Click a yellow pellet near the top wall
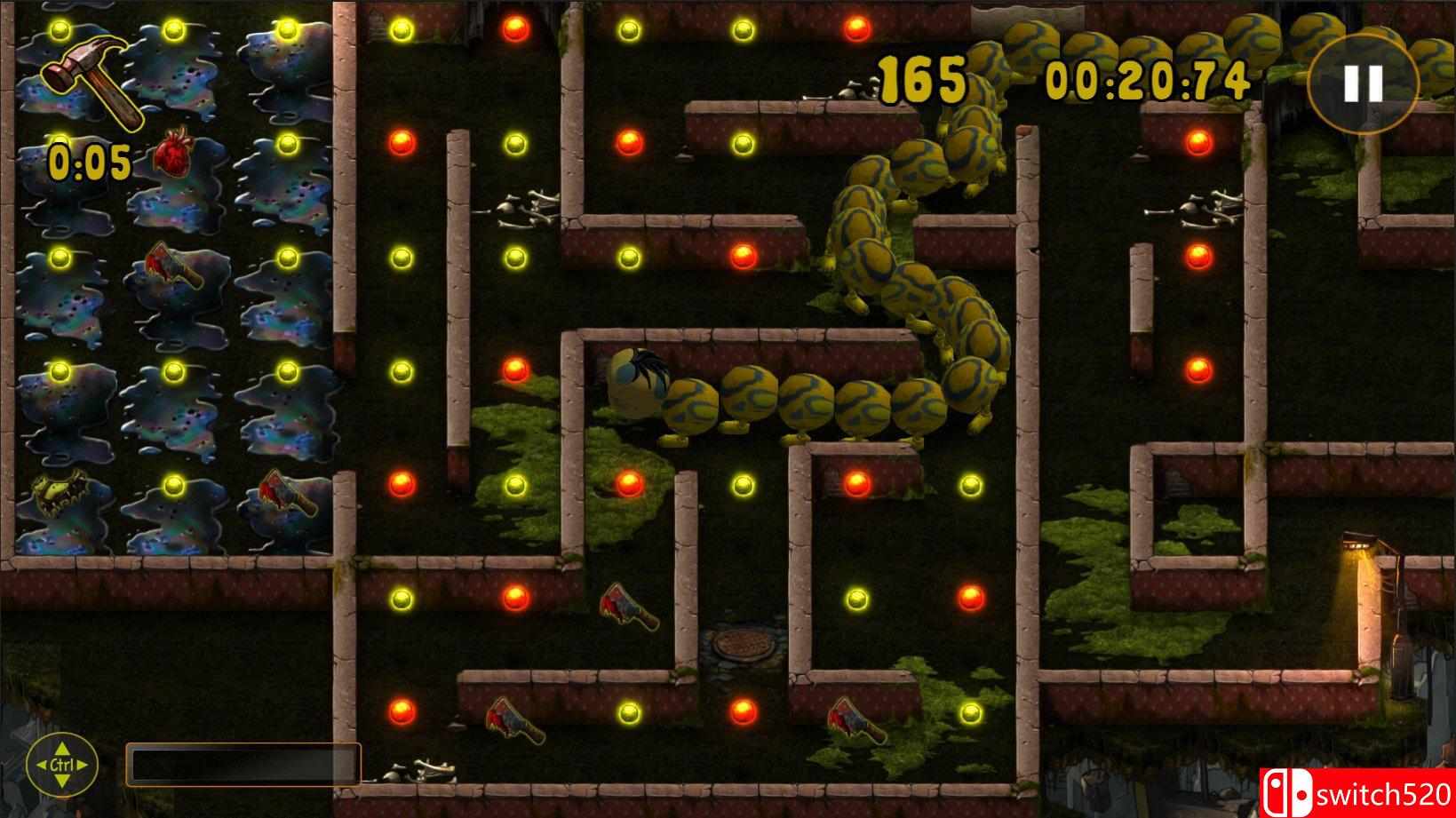The height and width of the screenshot is (818, 1456). coord(402,31)
